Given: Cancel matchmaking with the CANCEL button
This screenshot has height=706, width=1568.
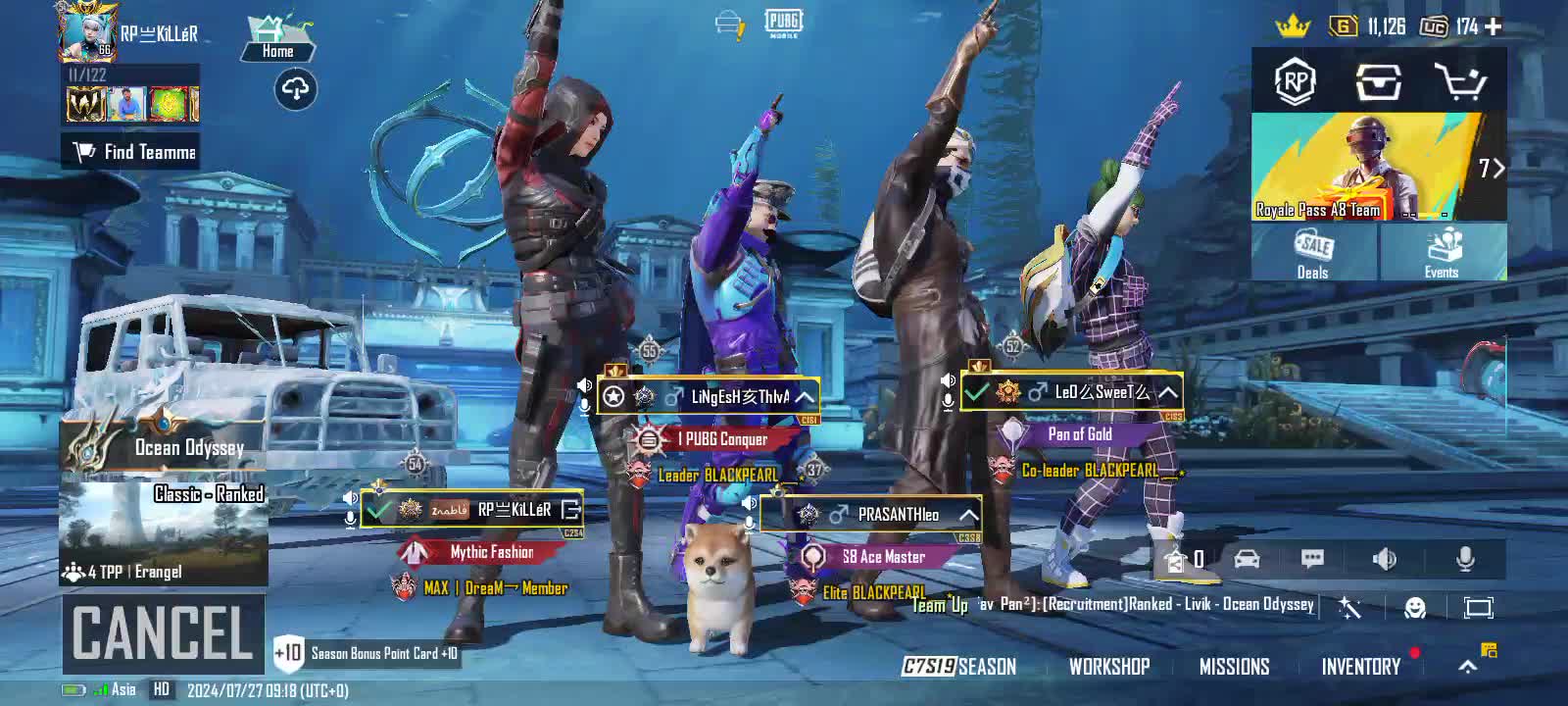Looking at the screenshot, I should [163, 632].
